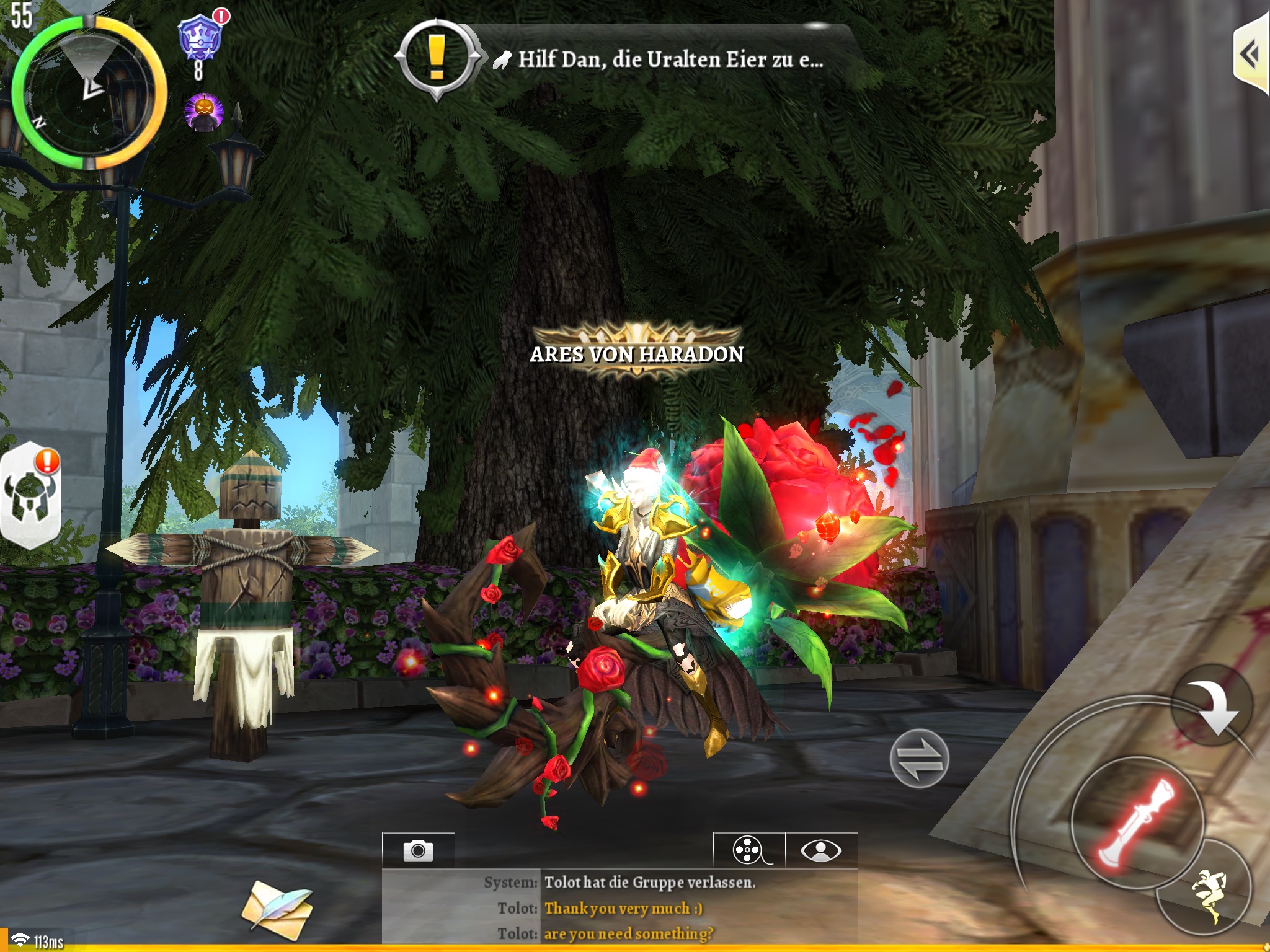
Task: Open the film reel recording button
Action: (749, 850)
